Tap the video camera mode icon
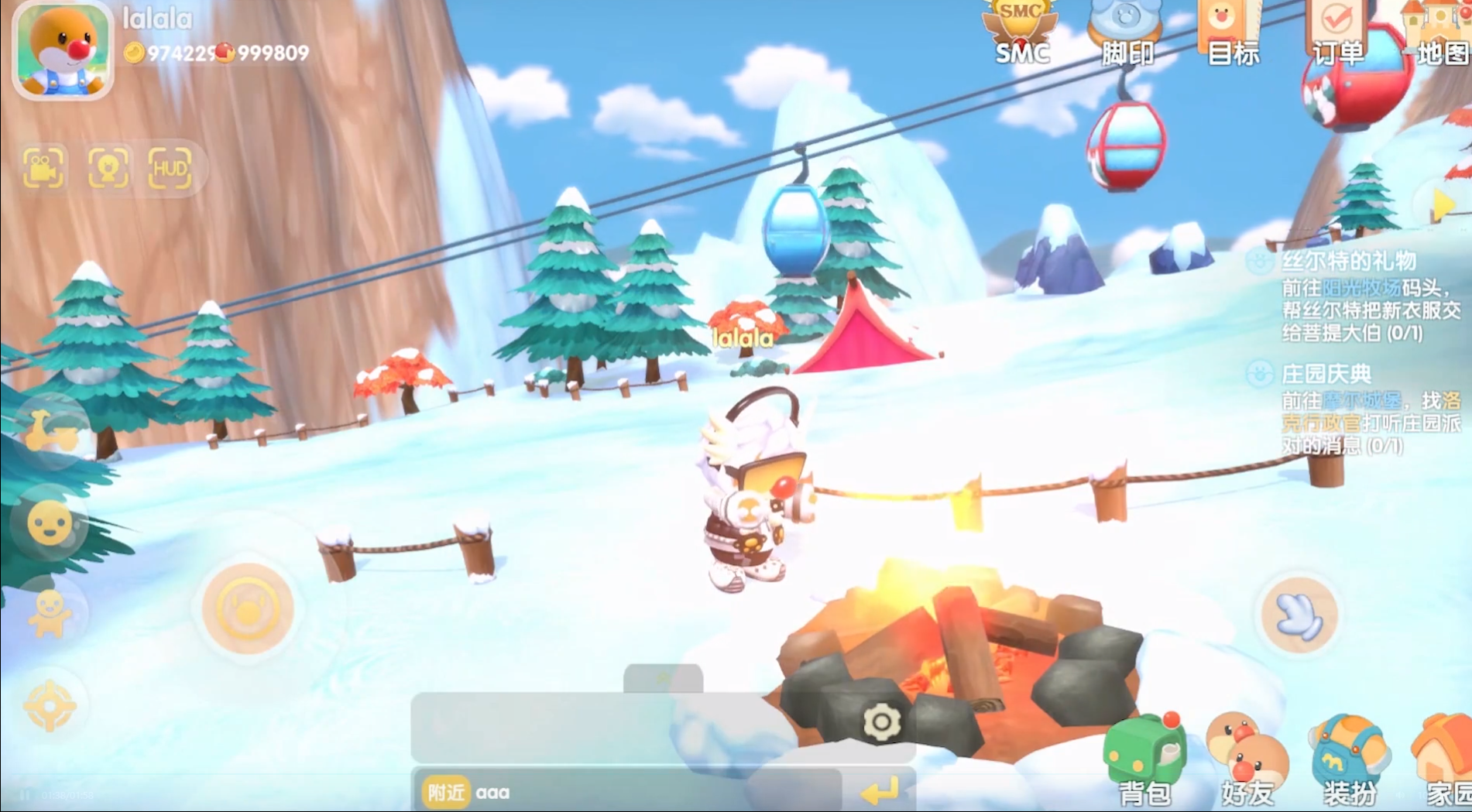The height and width of the screenshot is (812, 1472). coord(43,167)
